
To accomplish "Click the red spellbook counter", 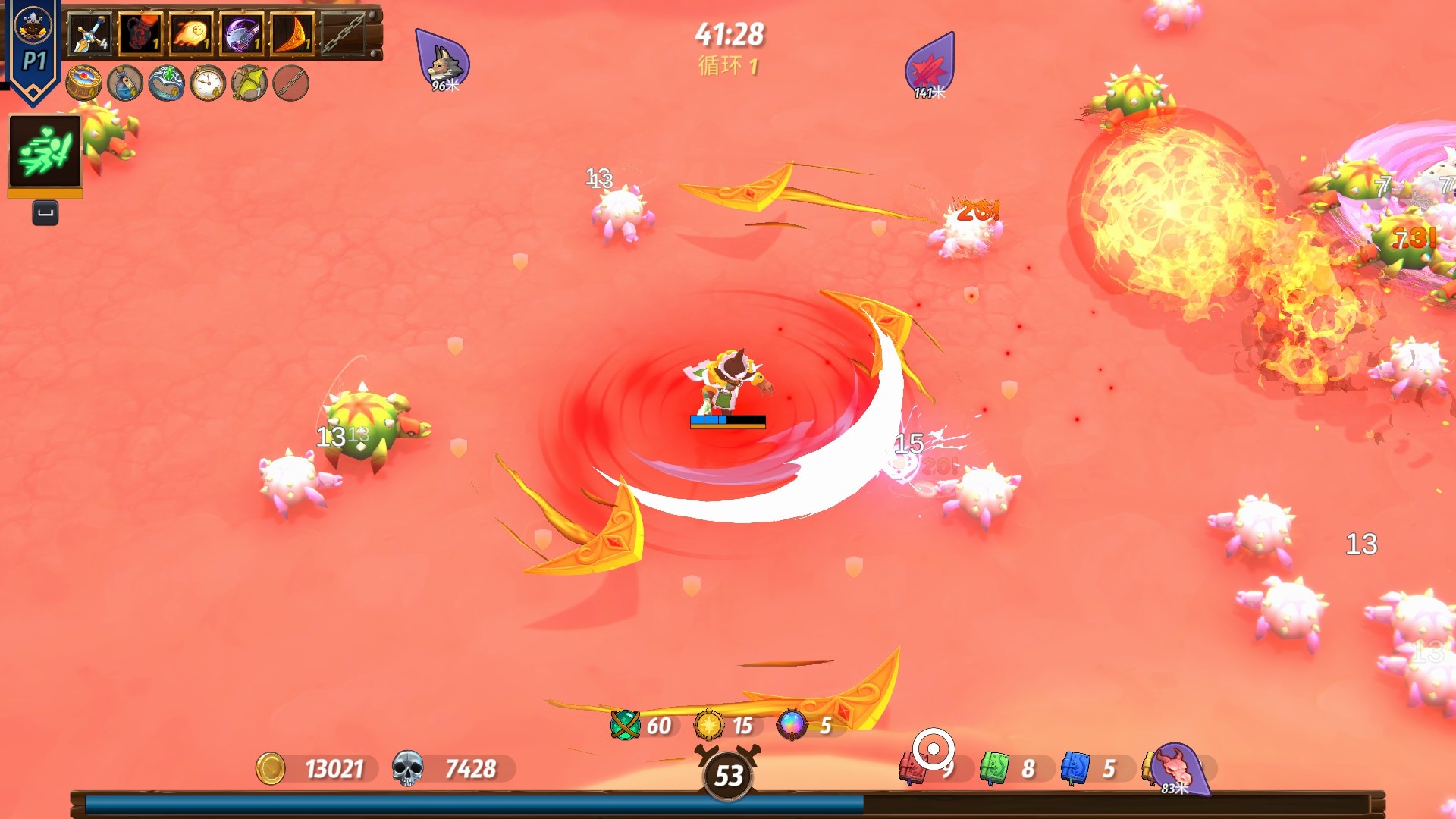I will (x=912, y=769).
